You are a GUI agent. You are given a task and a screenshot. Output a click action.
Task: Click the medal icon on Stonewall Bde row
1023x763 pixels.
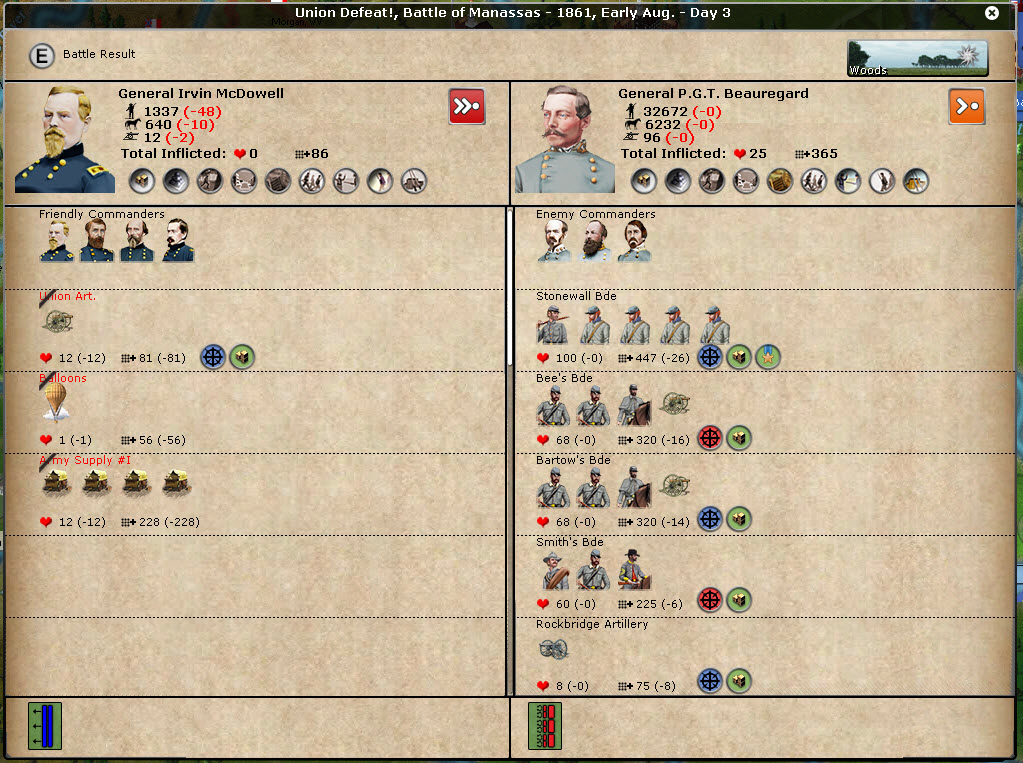click(768, 357)
